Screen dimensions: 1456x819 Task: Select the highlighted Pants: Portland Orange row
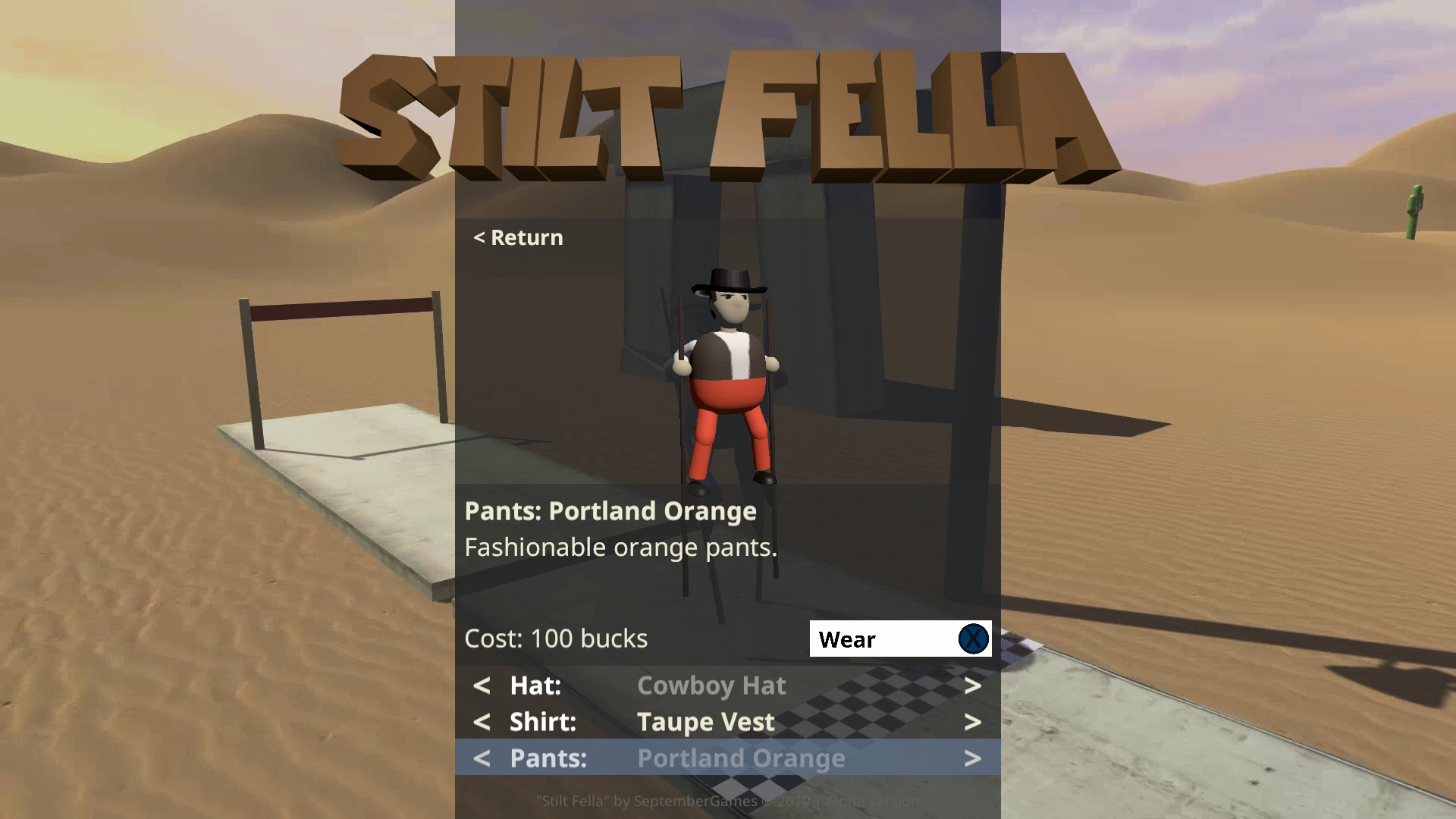click(x=741, y=758)
